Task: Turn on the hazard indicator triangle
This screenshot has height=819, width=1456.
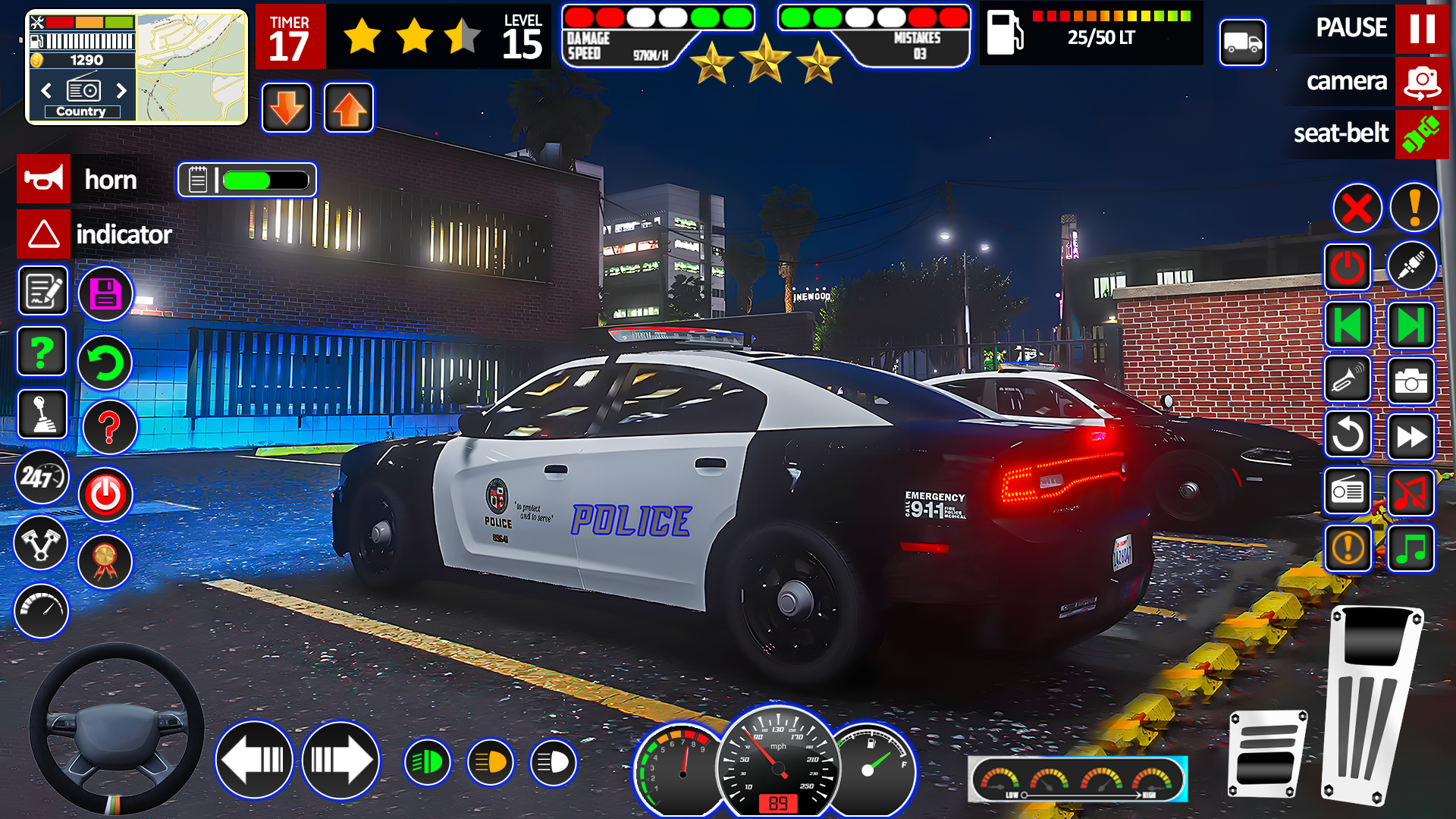Action: [44, 234]
